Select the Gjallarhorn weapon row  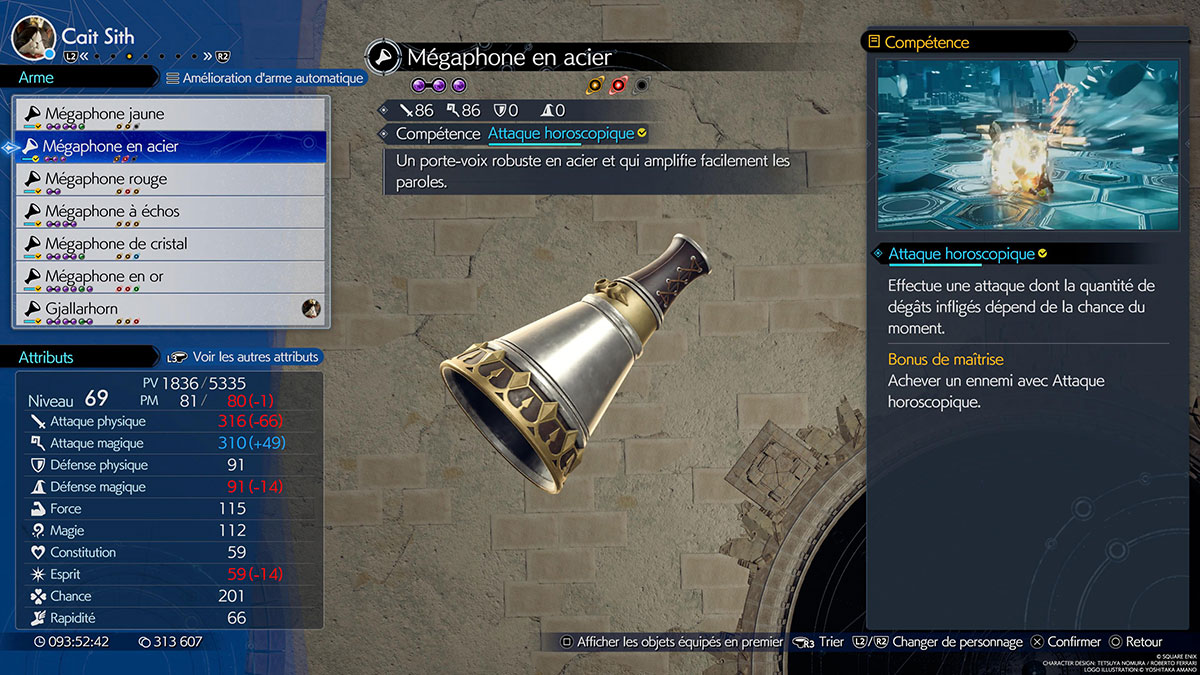pos(170,309)
